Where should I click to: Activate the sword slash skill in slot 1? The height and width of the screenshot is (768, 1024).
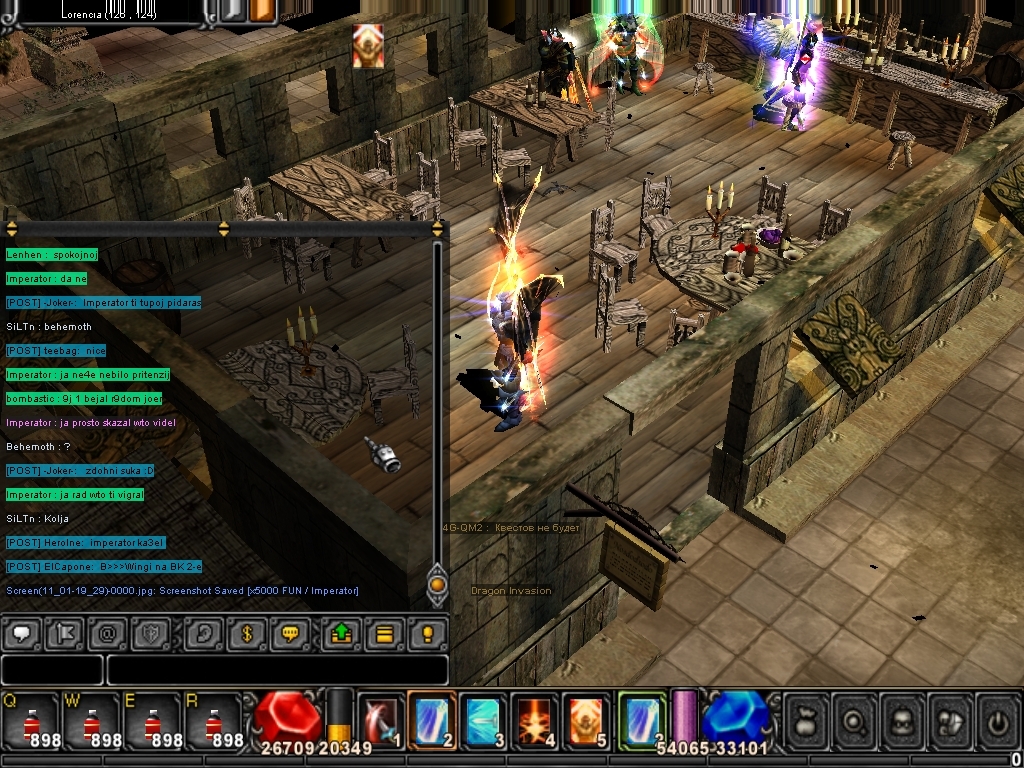click(x=381, y=720)
